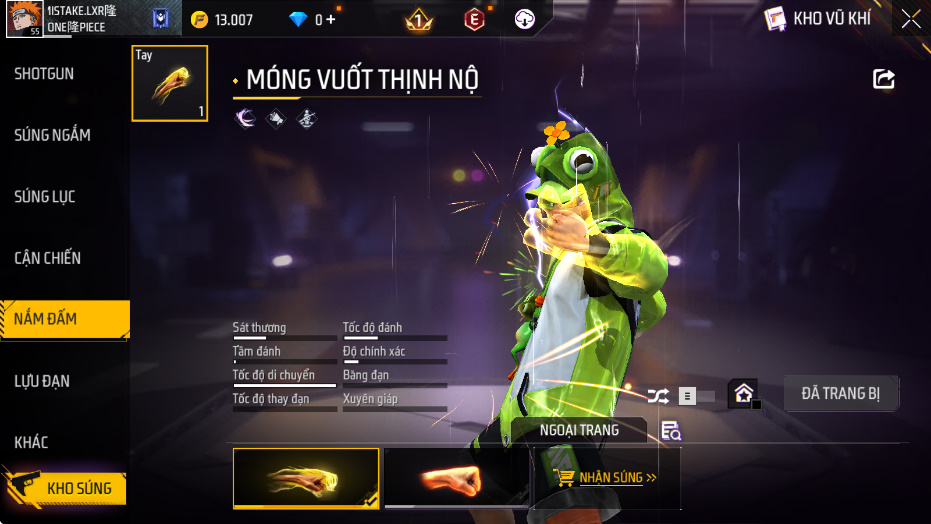Image resolution: width=931 pixels, height=524 pixels.
Task: Open the KHÁC category
Action: (x=31, y=442)
